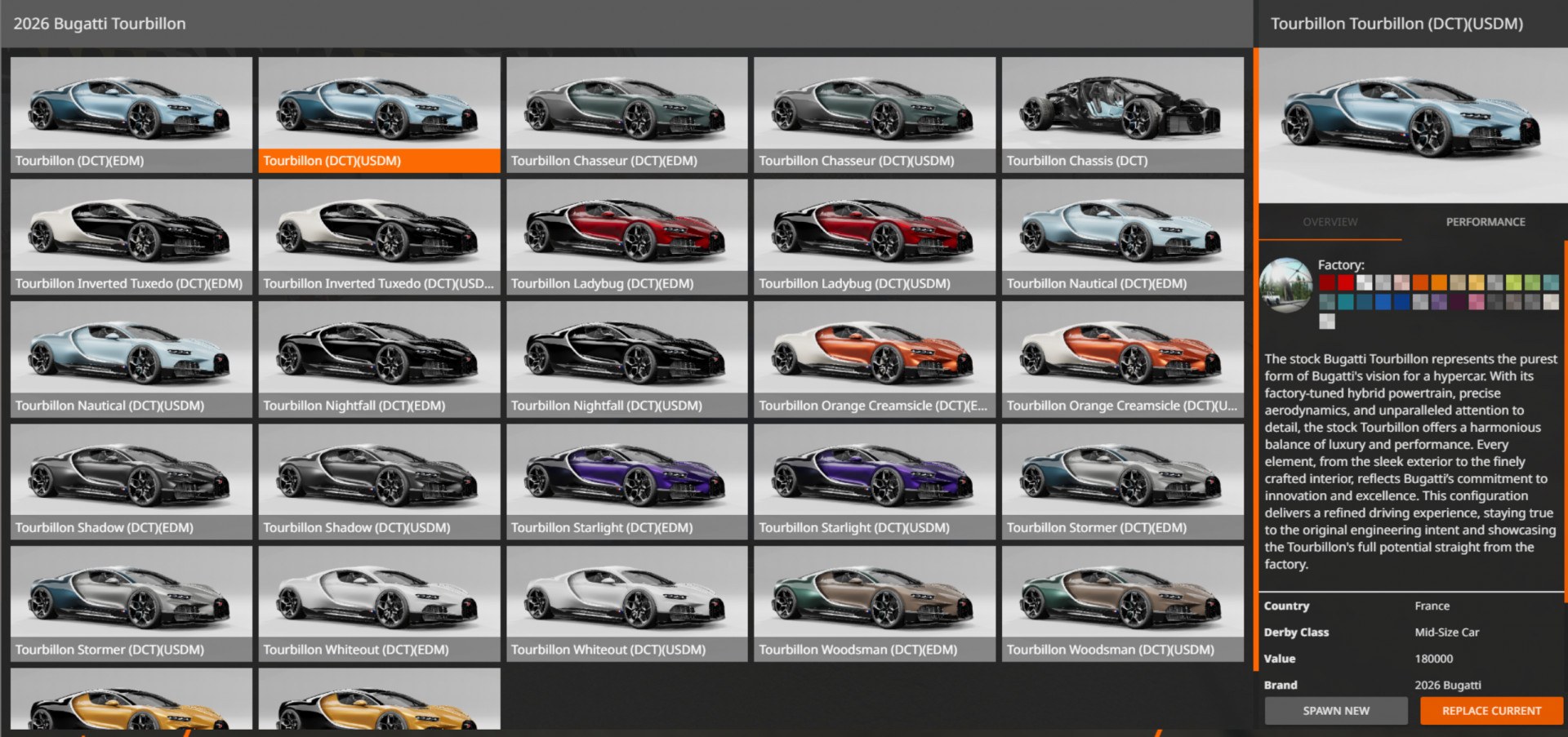Select the Tourbillon (DCT)(EDM) configuration

131,114
